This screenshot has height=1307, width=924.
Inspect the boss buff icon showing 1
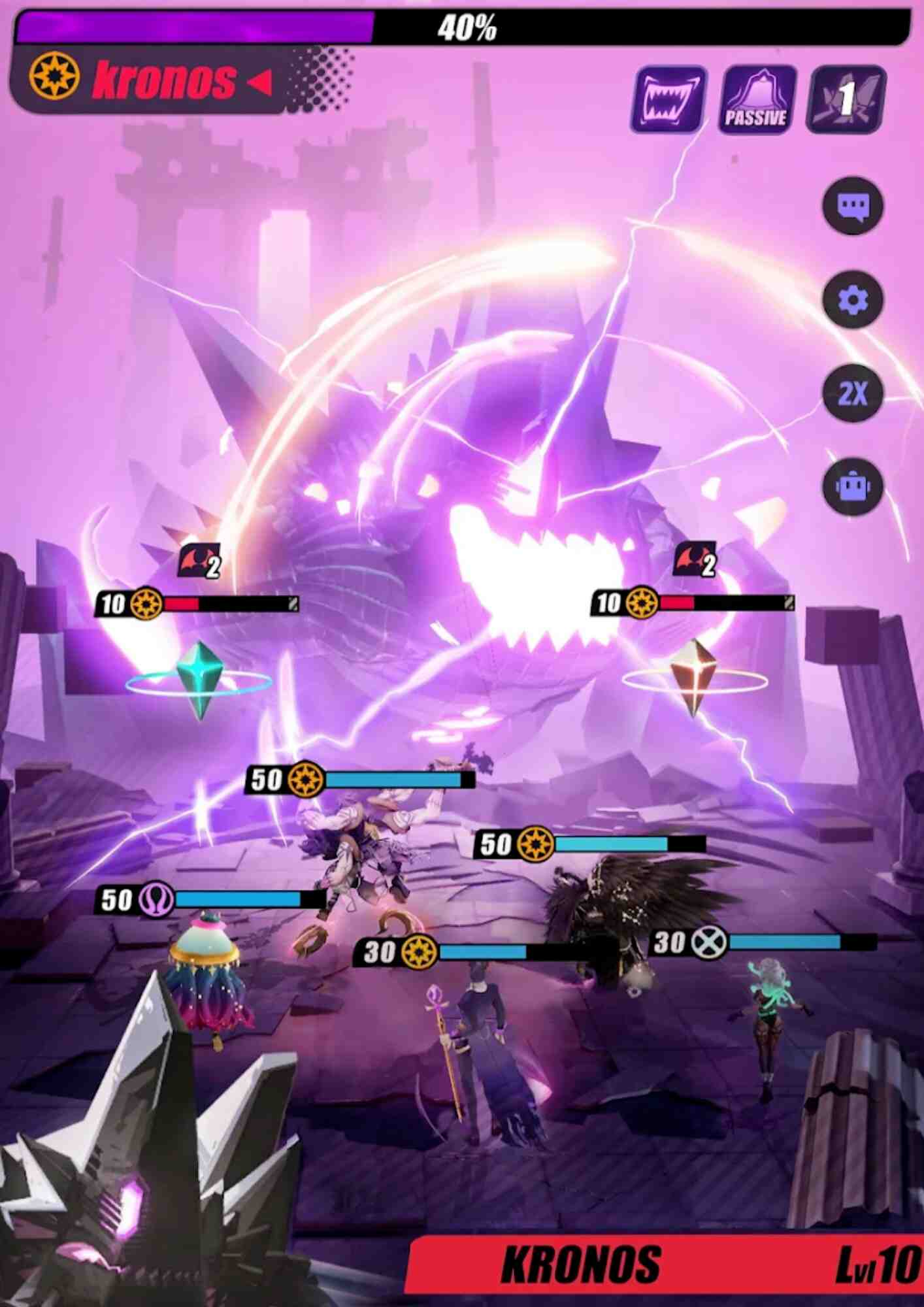click(x=846, y=100)
